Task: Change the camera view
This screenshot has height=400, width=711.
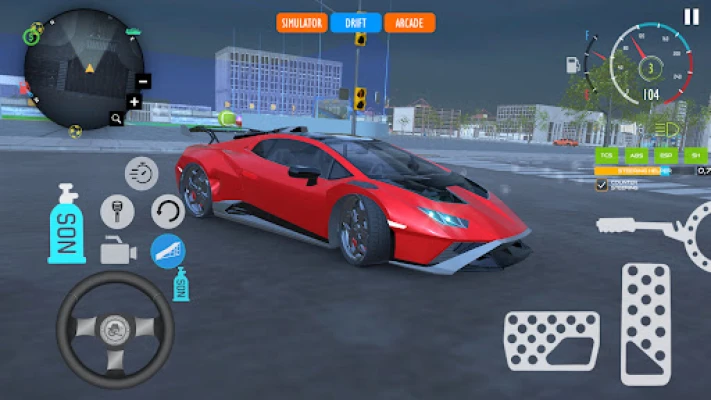Action: coord(117,251)
